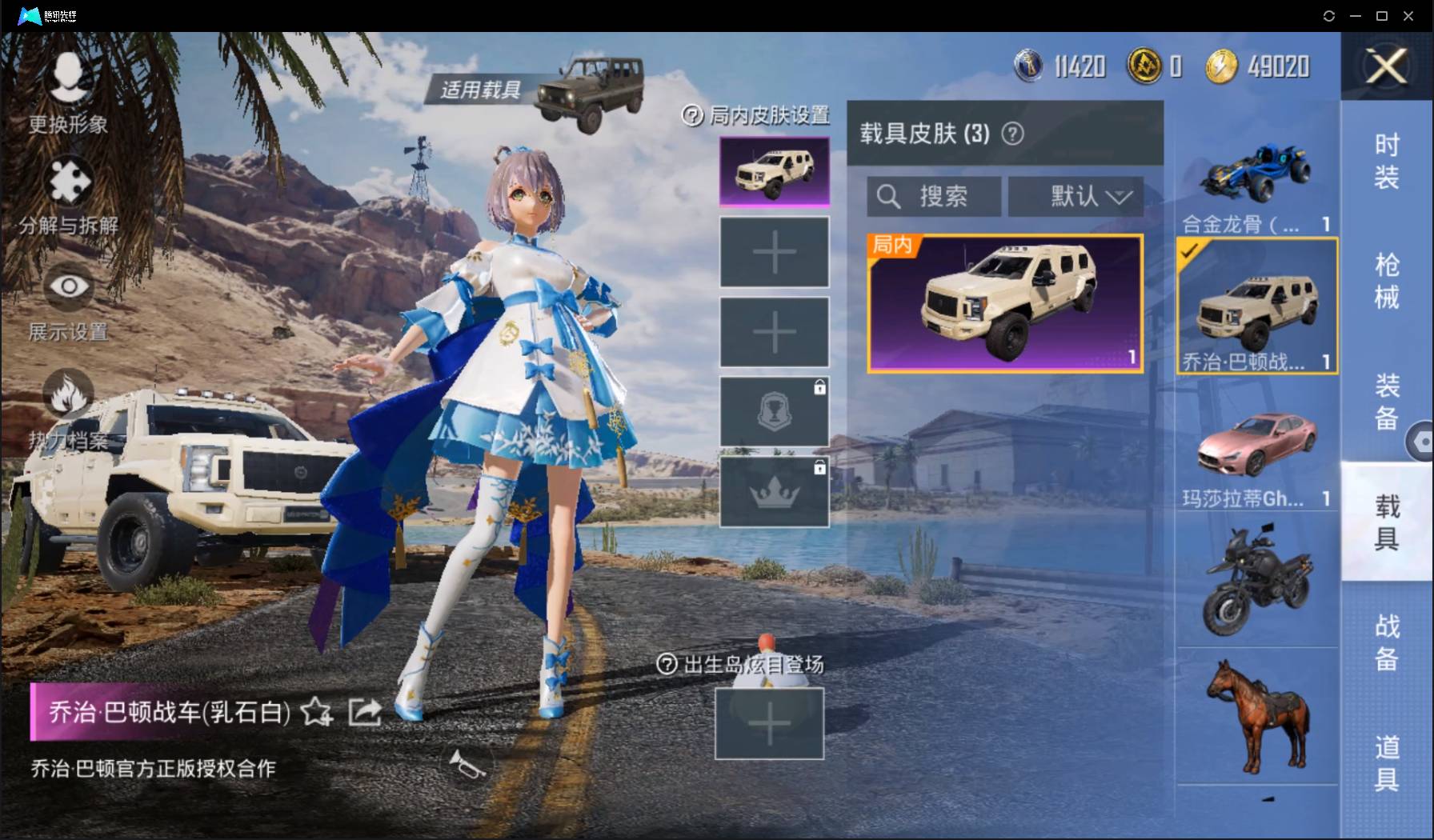
Task: Select the 局内 beige truck skin card
Action: 1005,304
